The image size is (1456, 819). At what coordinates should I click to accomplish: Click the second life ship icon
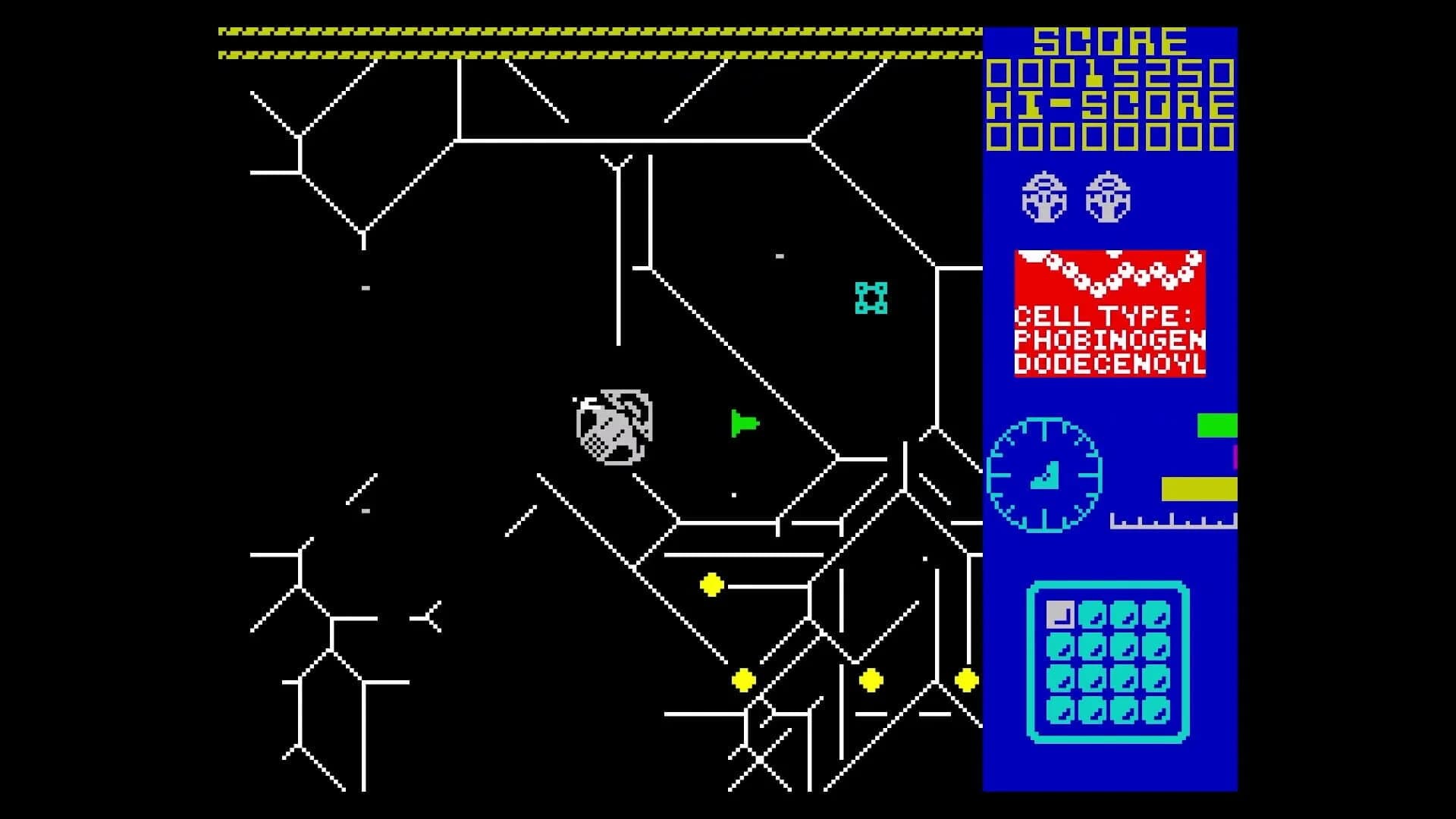tap(1108, 199)
